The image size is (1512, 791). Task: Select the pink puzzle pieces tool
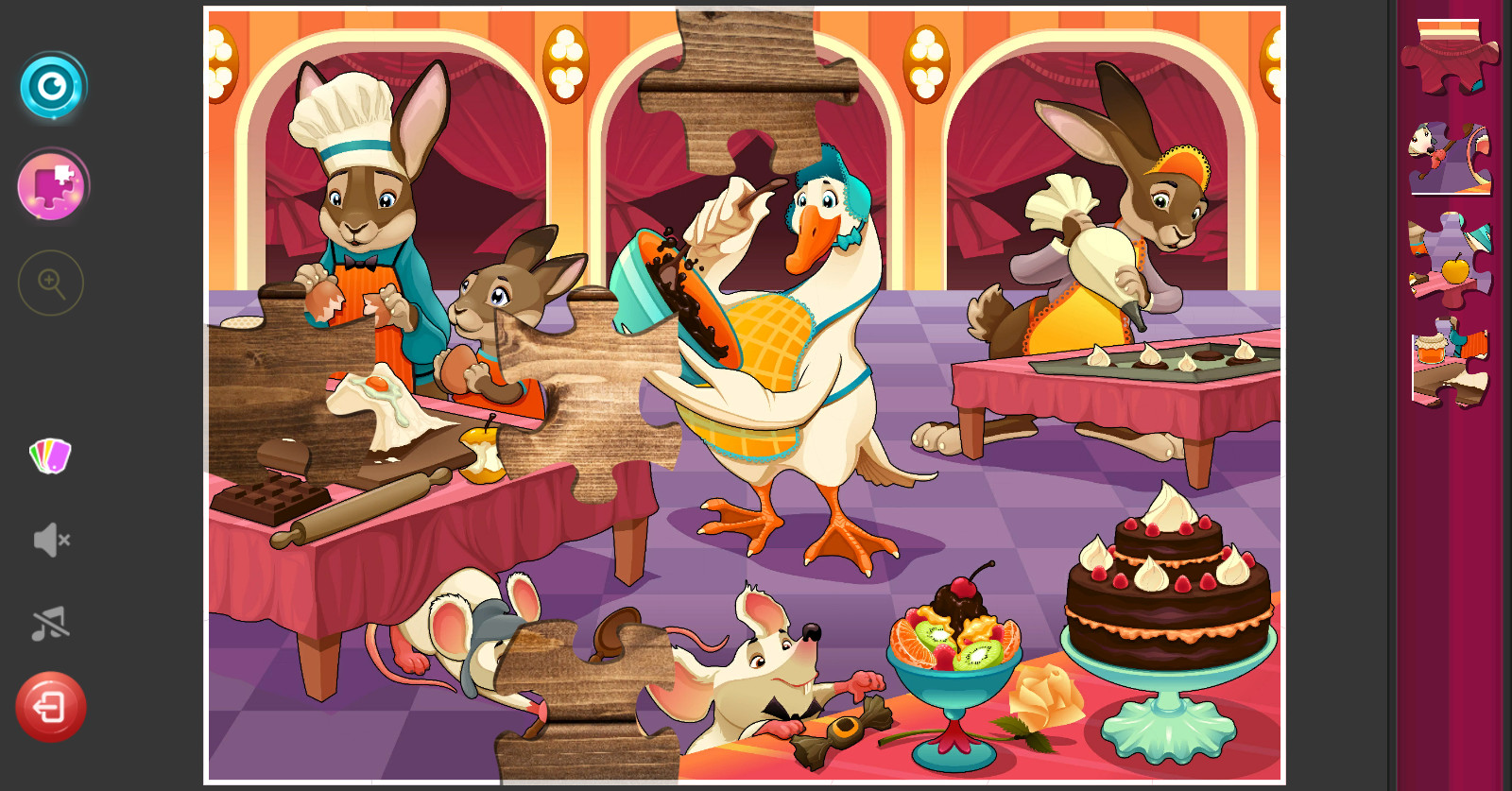click(52, 185)
